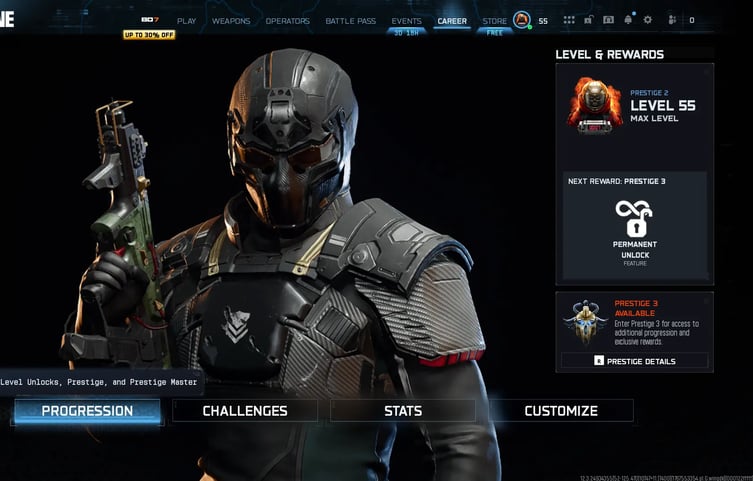
Task: Show the Events page
Action: tap(406, 21)
